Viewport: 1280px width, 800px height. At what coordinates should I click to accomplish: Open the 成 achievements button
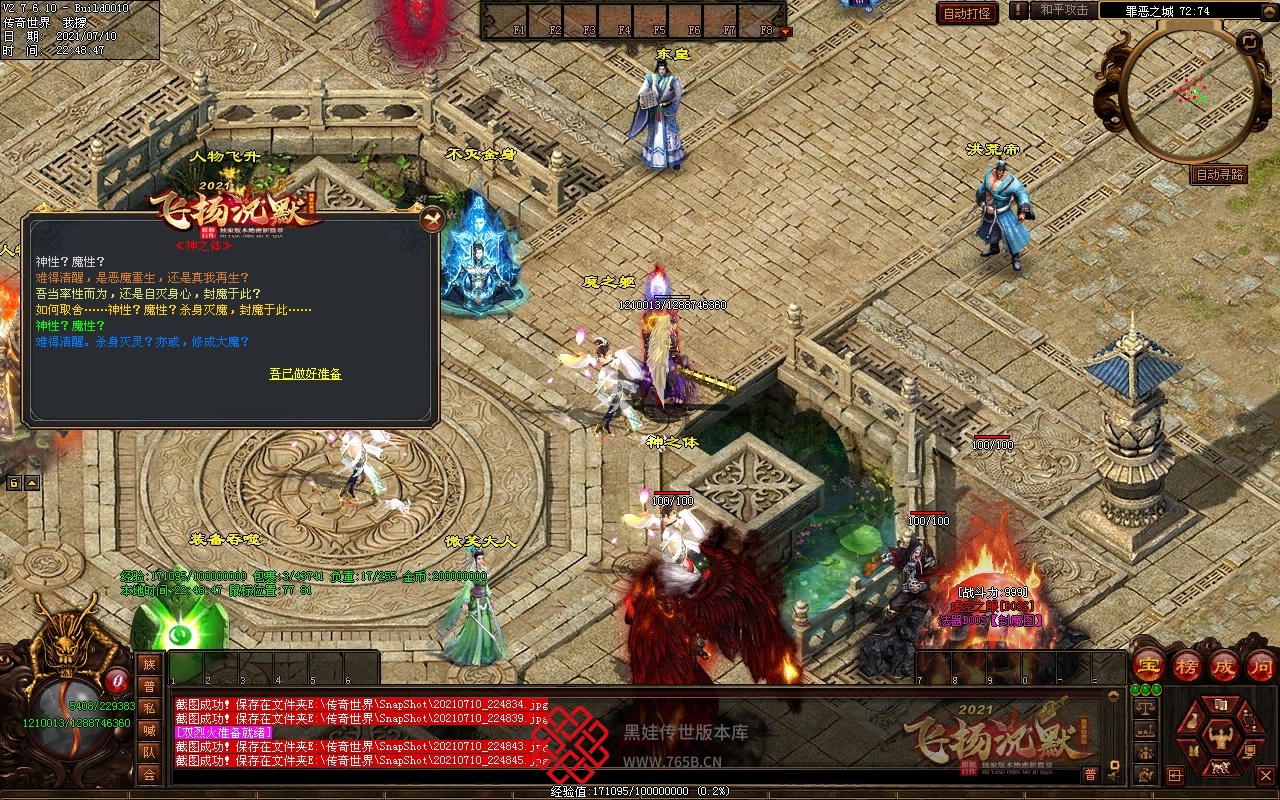[1224, 666]
